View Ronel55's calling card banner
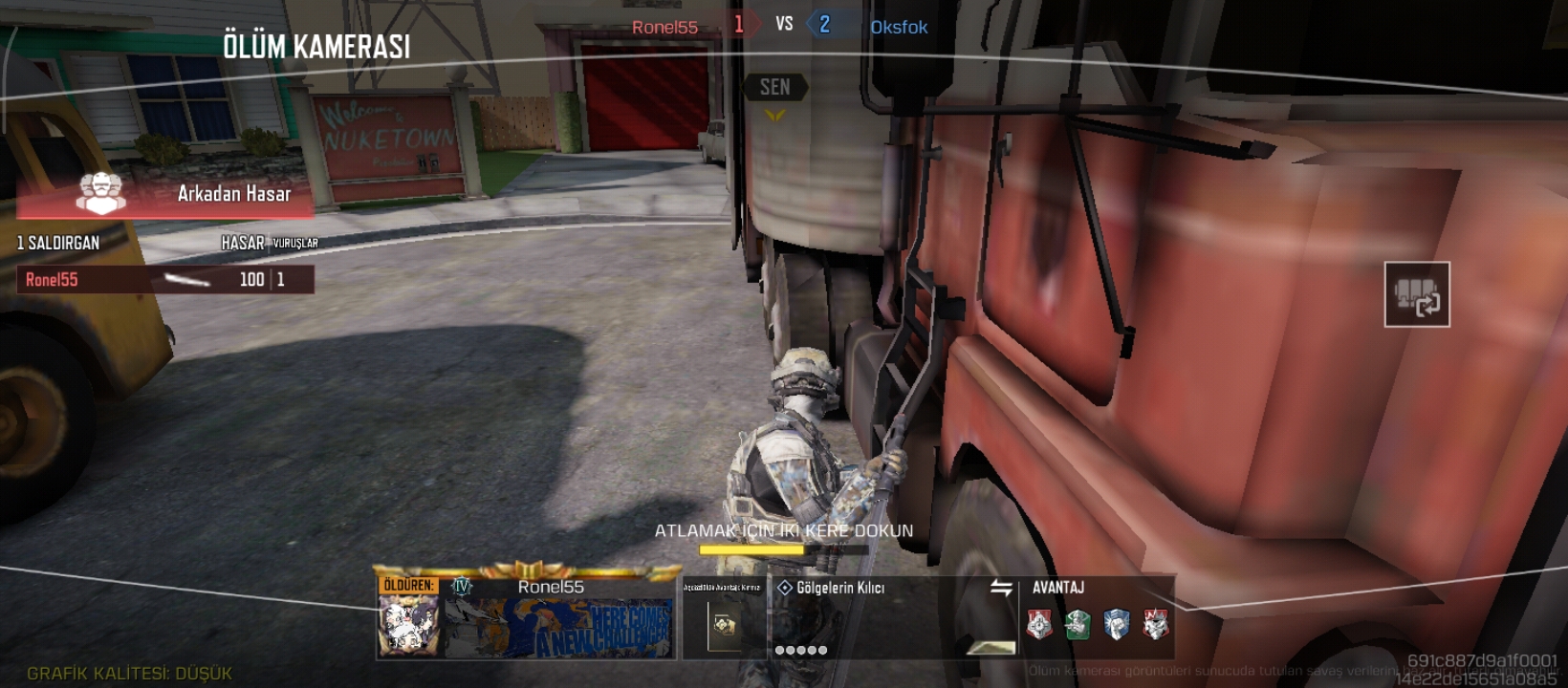This screenshot has height=688, width=1568. pyautogui.click(x=558, y=628)
